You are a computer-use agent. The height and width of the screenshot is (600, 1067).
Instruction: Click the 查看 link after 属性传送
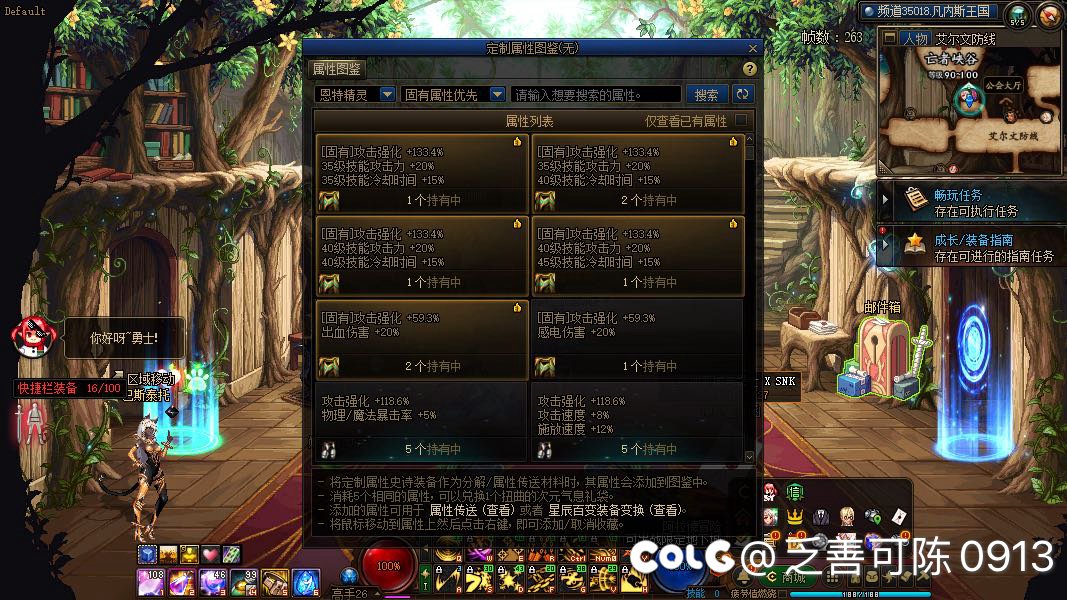click(x=499, y=510)
